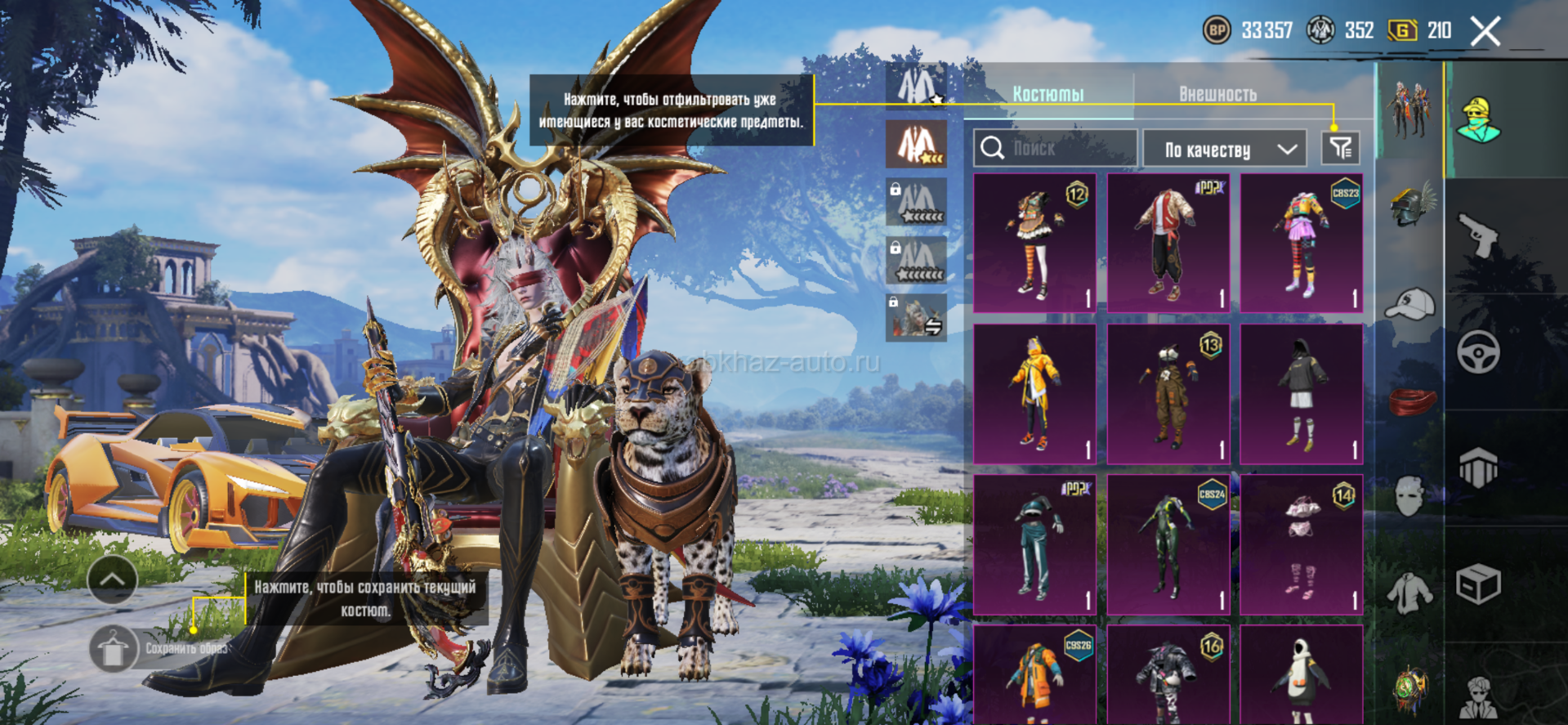
Task: Select the yellow hooded costume
Action: 1034,394
